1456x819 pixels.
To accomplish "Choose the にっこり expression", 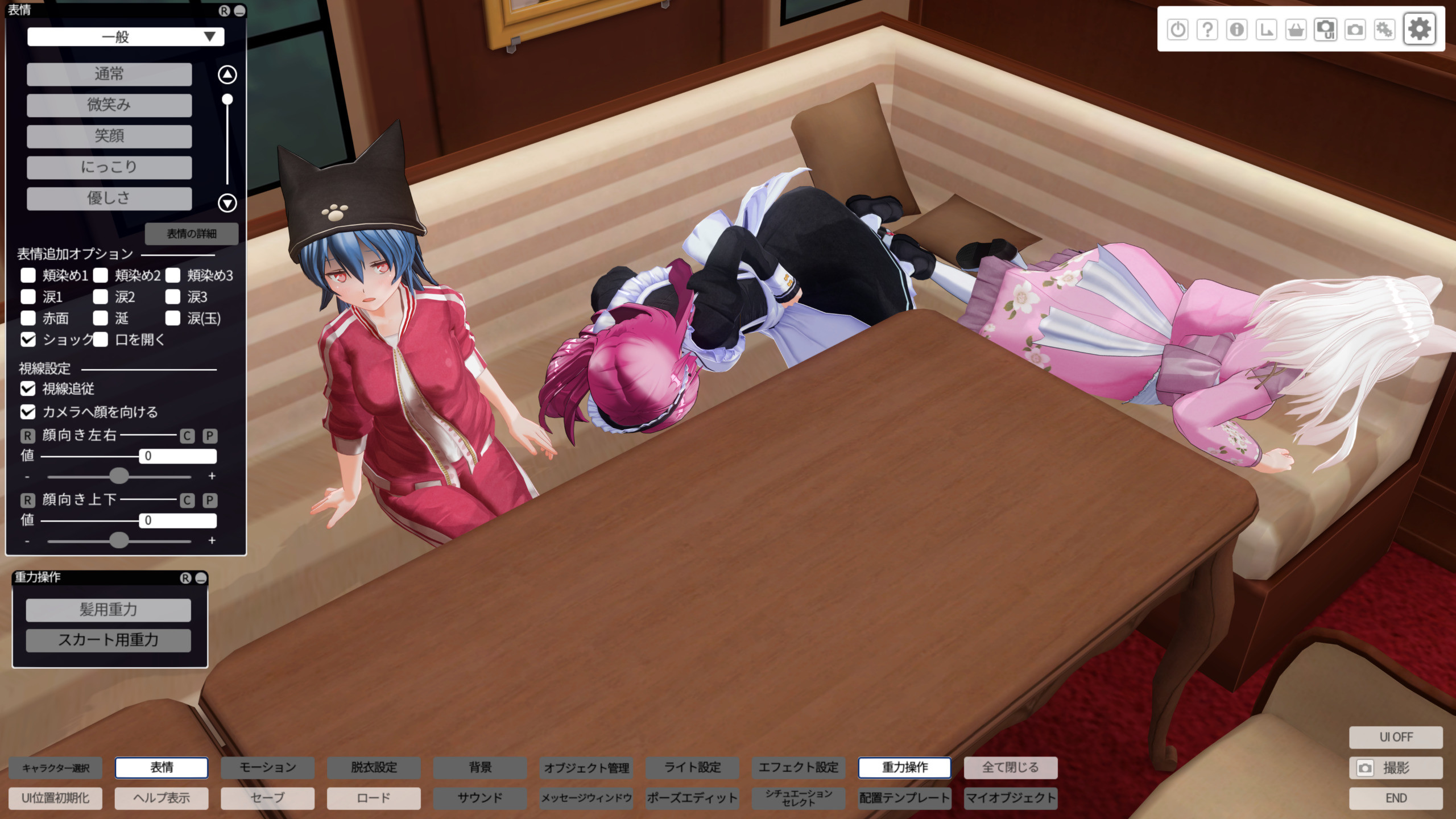I will pos(109,167).
